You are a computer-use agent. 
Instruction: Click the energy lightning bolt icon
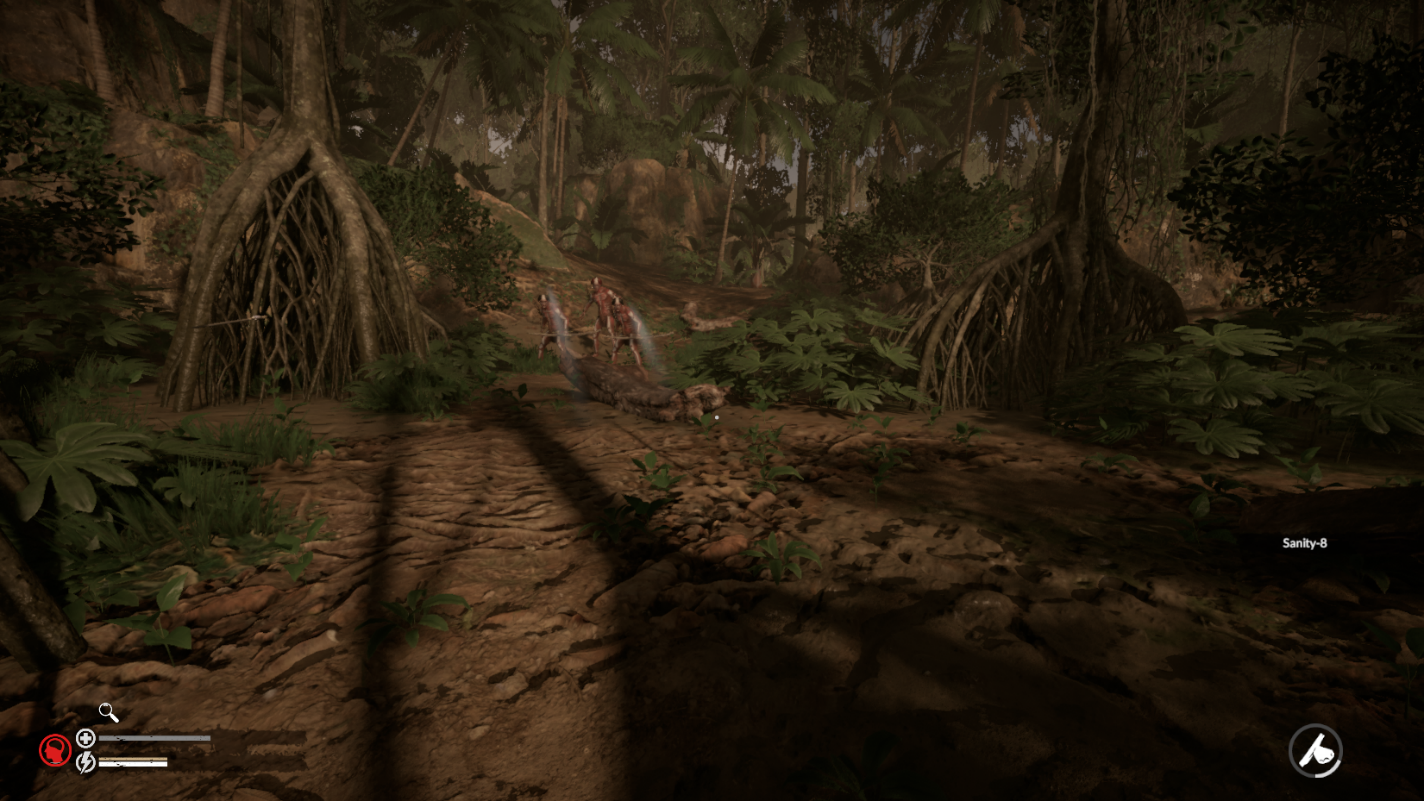coord(85,762)
